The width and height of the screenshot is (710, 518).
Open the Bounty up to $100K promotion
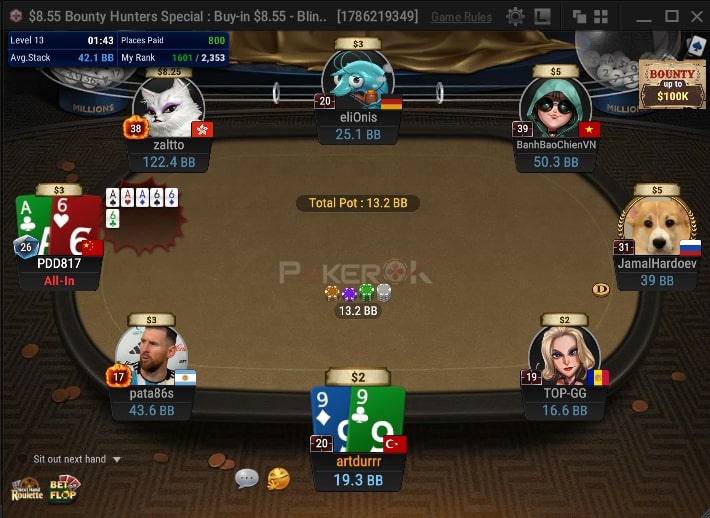pyautogui.click(x=670, y=85)
